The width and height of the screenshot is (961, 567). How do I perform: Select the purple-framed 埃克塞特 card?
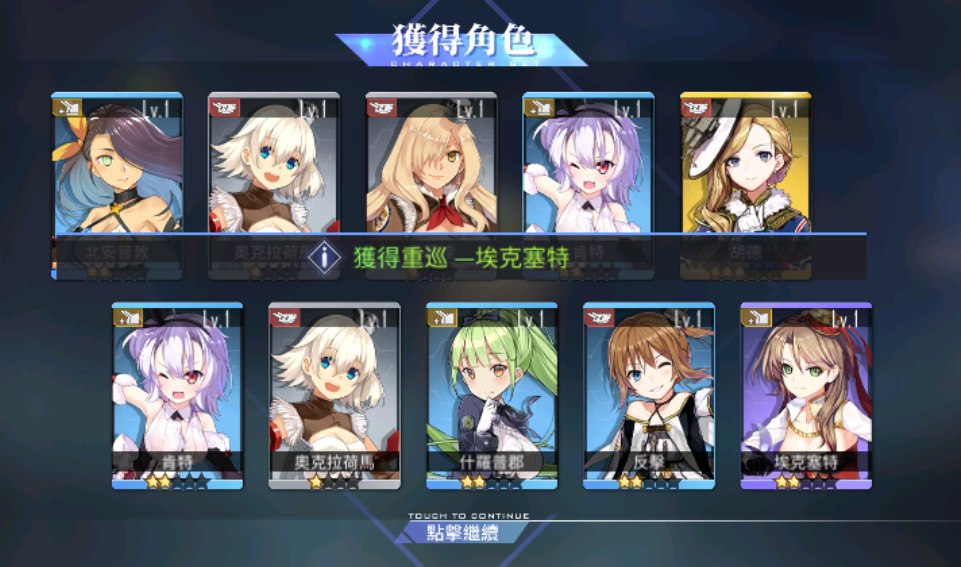[x=805, y=394]
